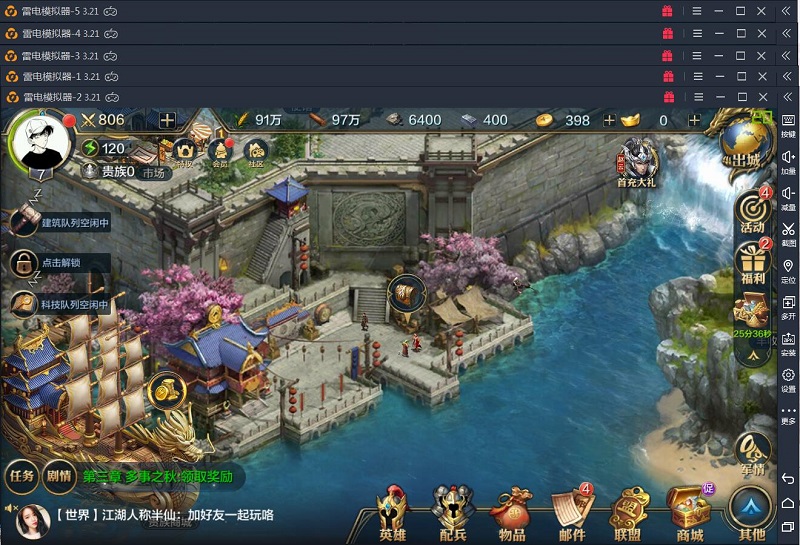Open the 任务 quests button
This screenshot has height=545, width=800.
click(x=22, y=476)
